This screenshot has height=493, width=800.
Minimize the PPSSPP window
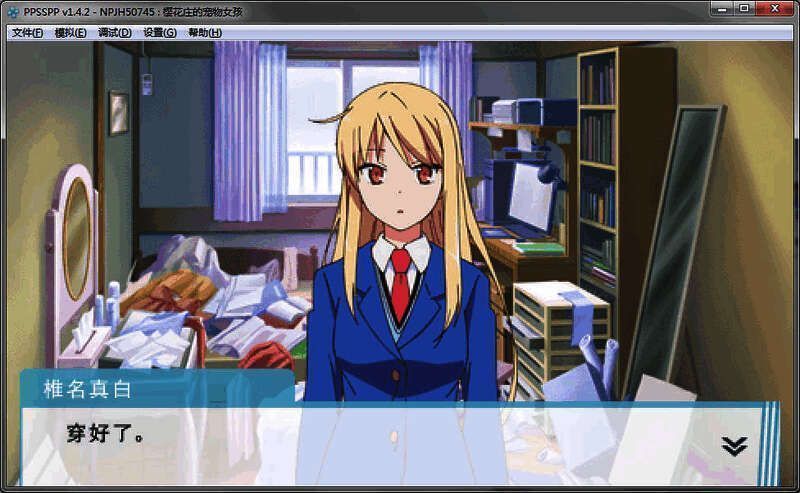(722, 9)
